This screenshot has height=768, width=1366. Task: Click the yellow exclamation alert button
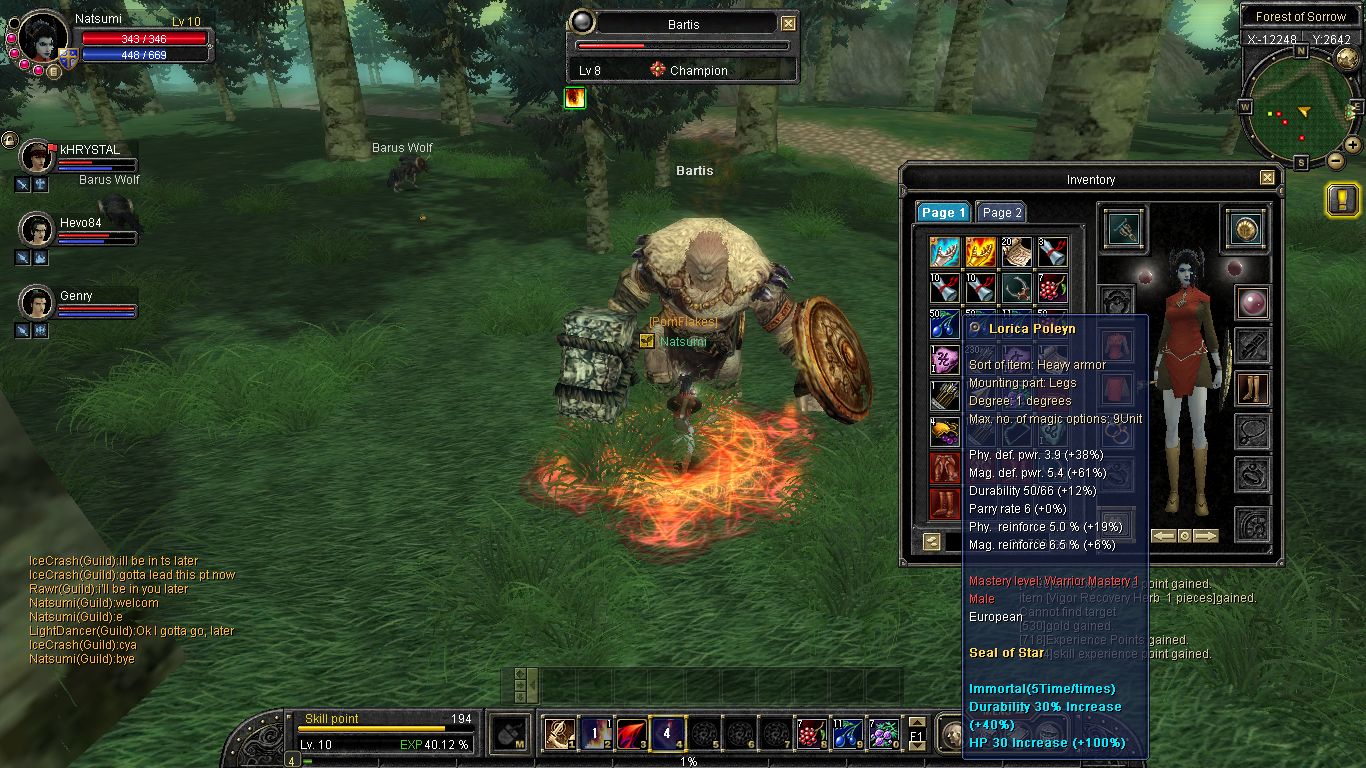1341,200
